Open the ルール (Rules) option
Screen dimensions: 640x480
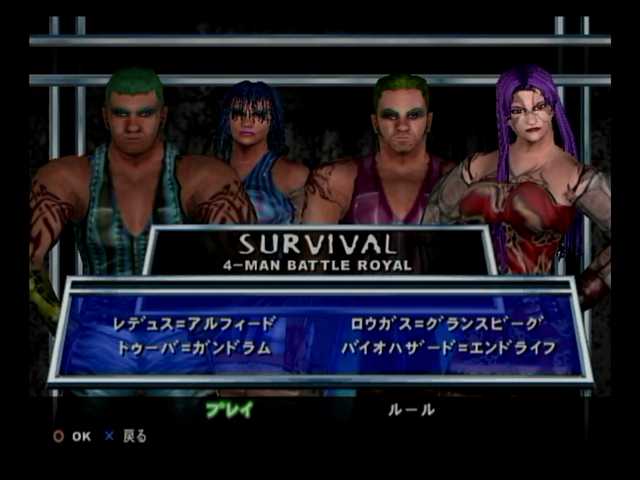click(x=411, y=409)
